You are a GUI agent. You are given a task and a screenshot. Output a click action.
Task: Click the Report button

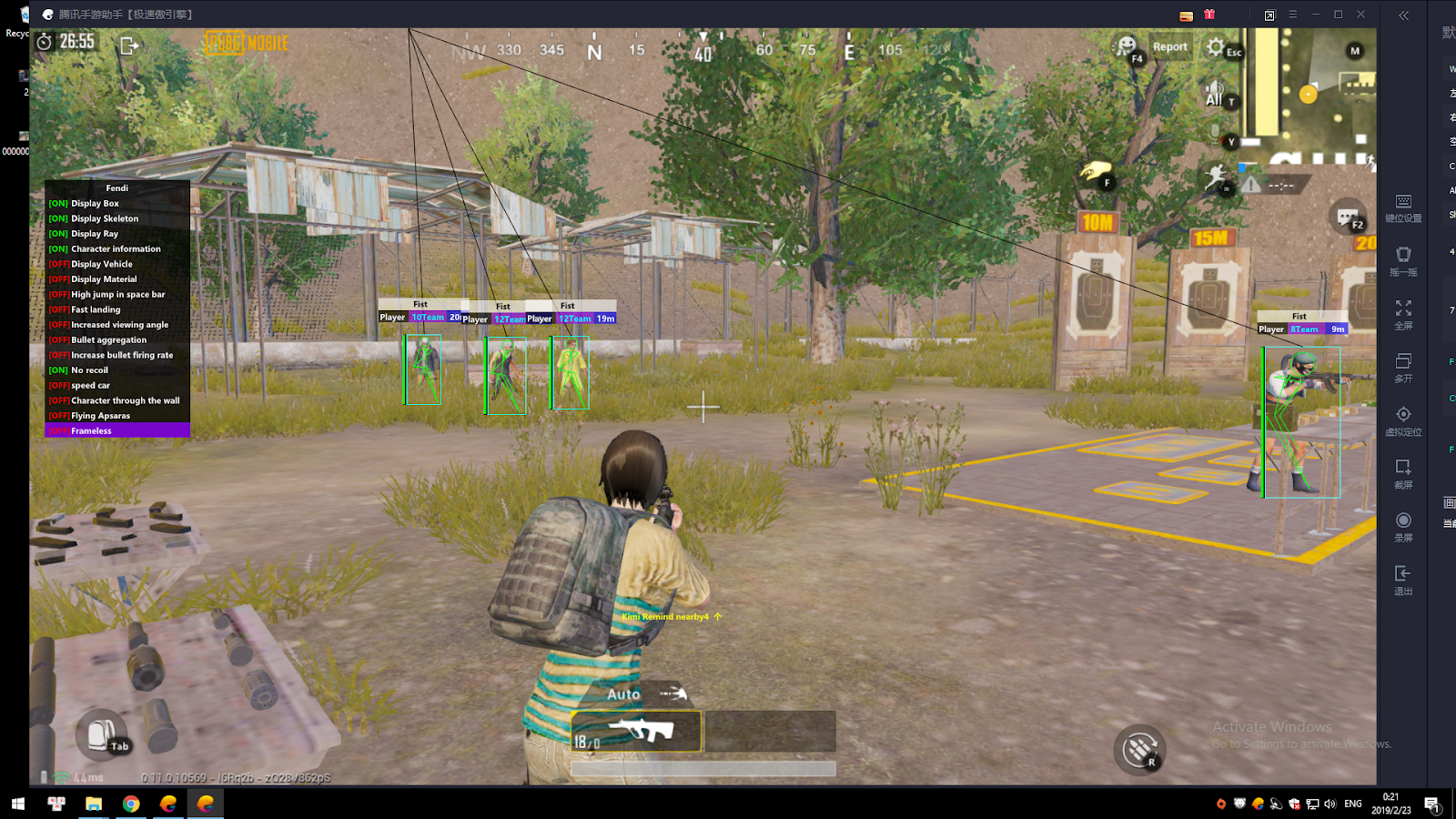pos(1170,47)
